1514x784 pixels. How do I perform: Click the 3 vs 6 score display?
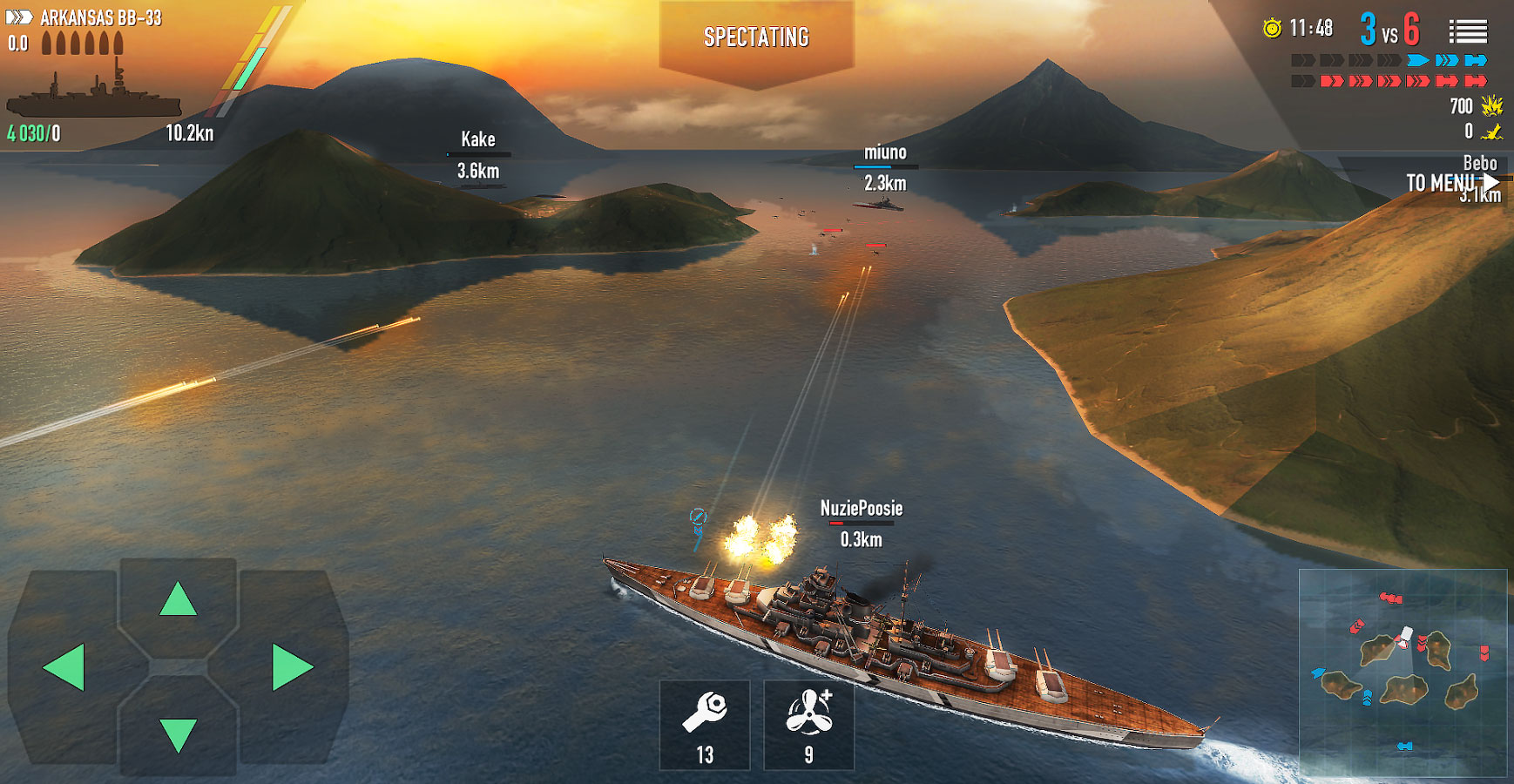click(x=1390, y=29)
